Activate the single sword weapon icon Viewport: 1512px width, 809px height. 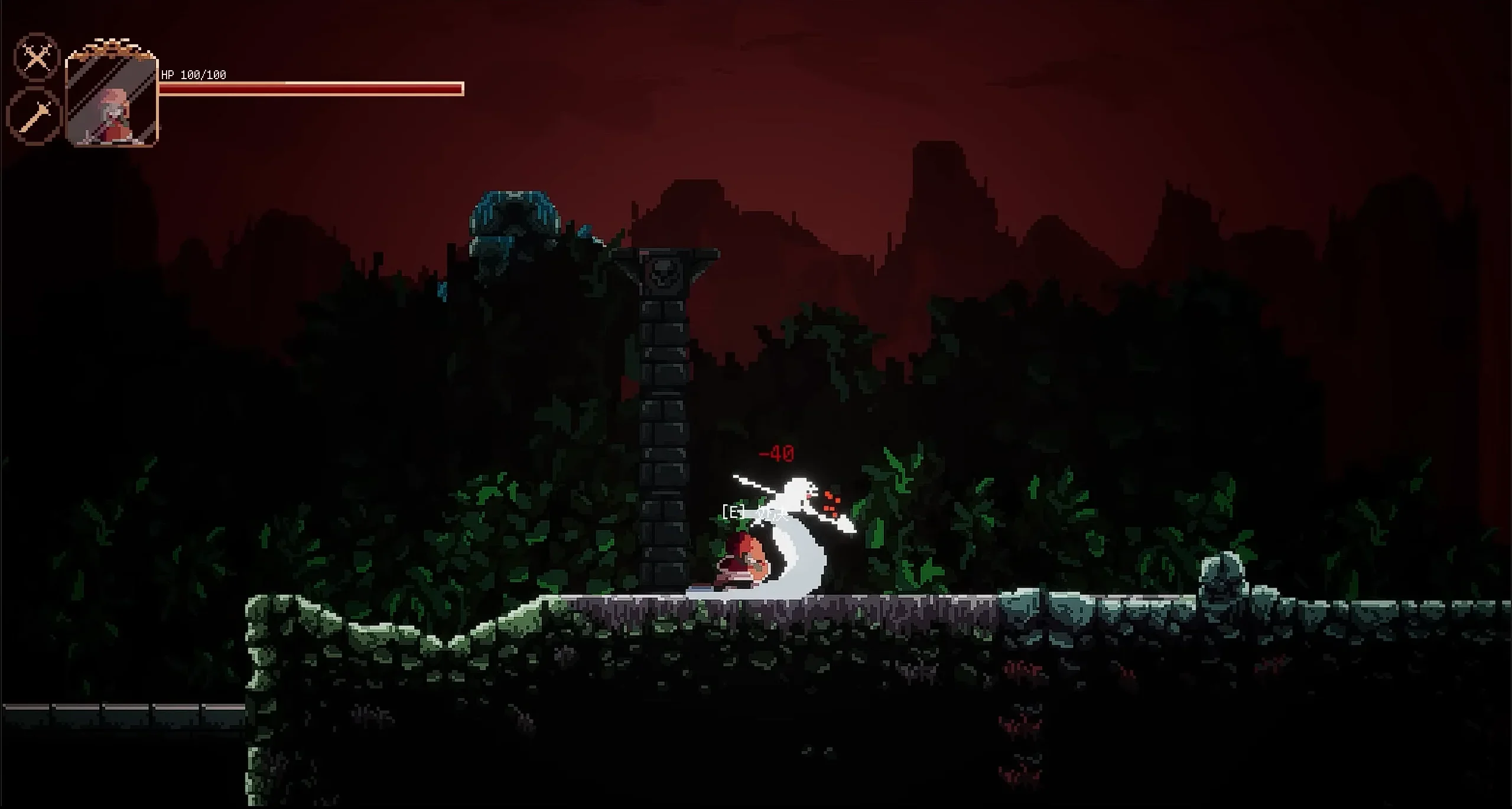[35, 116]
